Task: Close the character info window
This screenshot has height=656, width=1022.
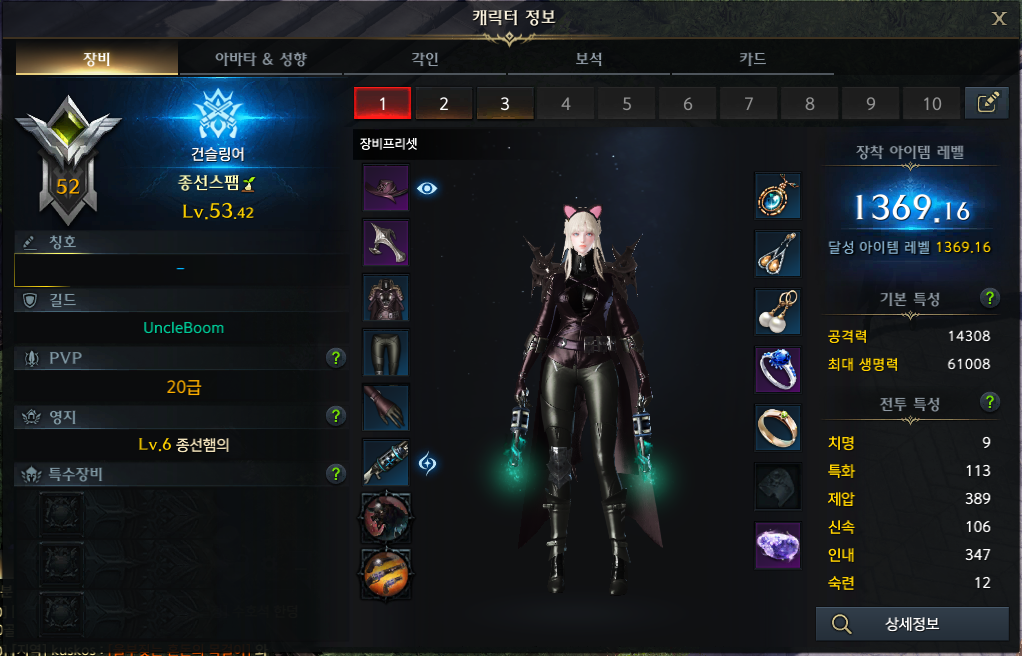Action: click(998, 18)
